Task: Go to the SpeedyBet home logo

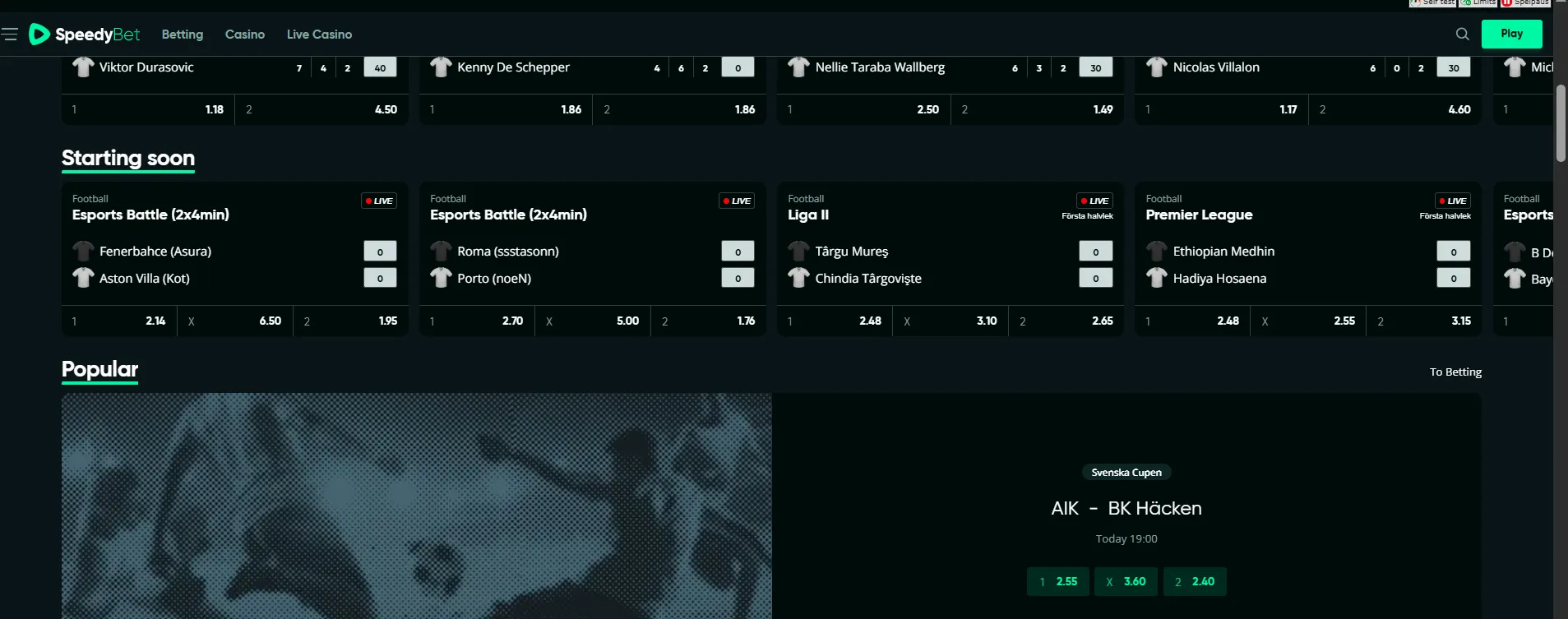Action: 85,34
